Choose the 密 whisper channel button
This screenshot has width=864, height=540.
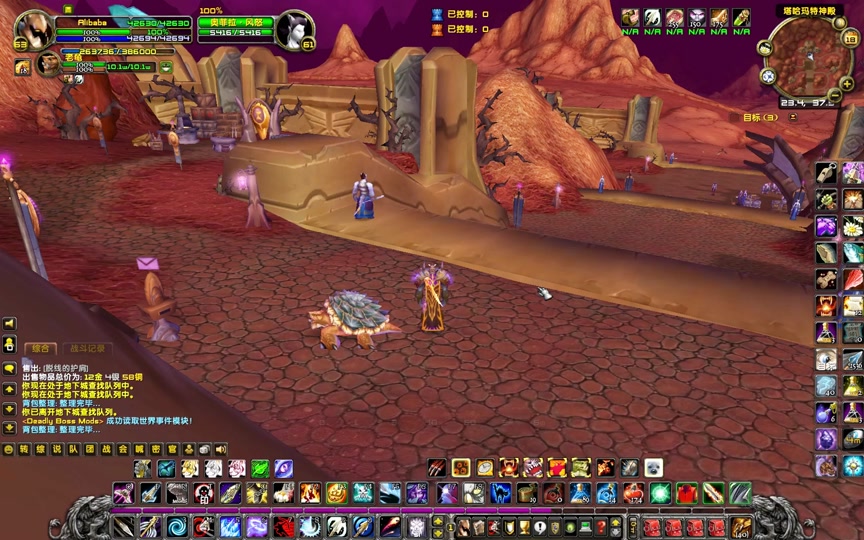[156, 449]
